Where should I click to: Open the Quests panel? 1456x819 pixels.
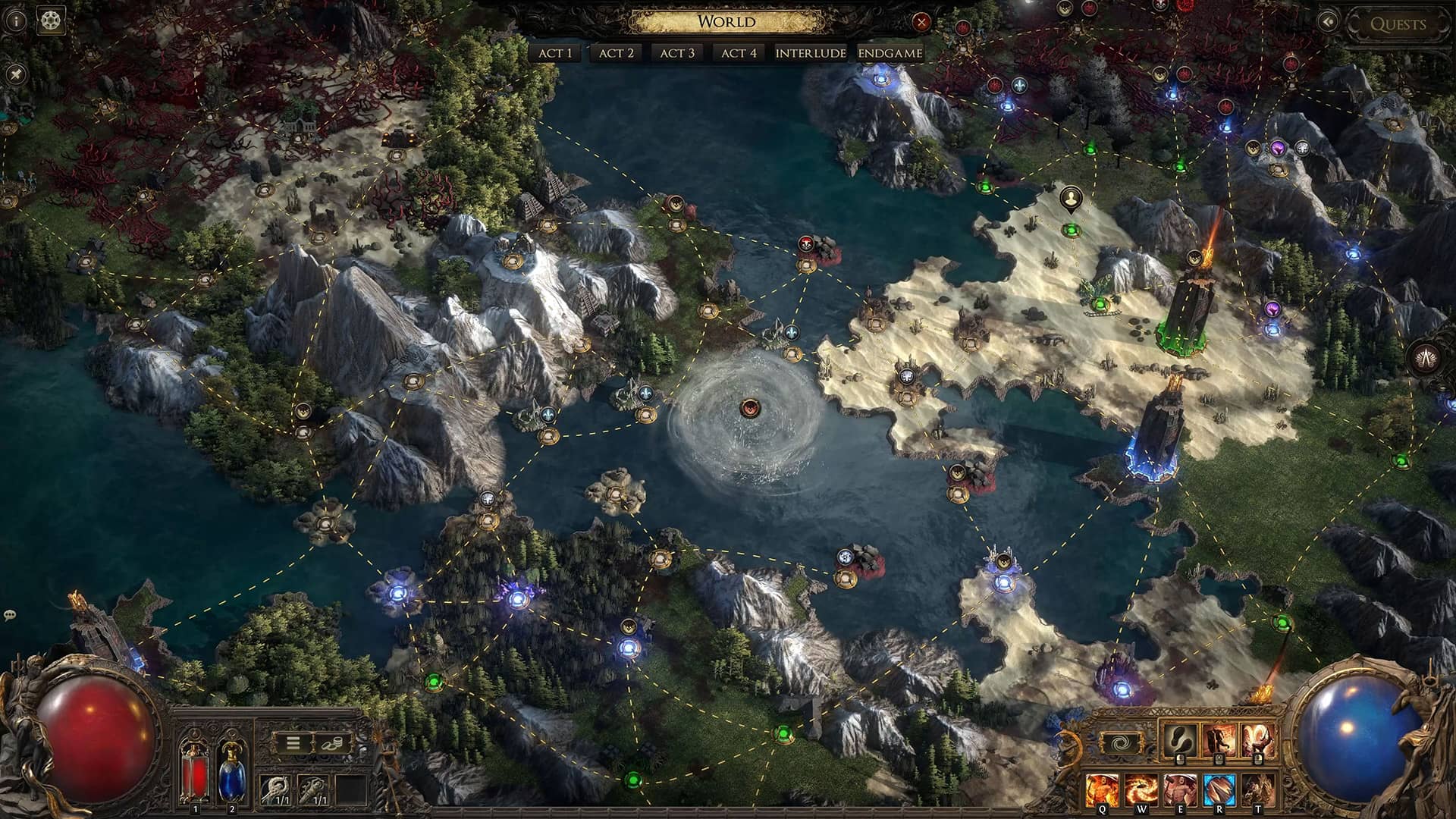1398,24
